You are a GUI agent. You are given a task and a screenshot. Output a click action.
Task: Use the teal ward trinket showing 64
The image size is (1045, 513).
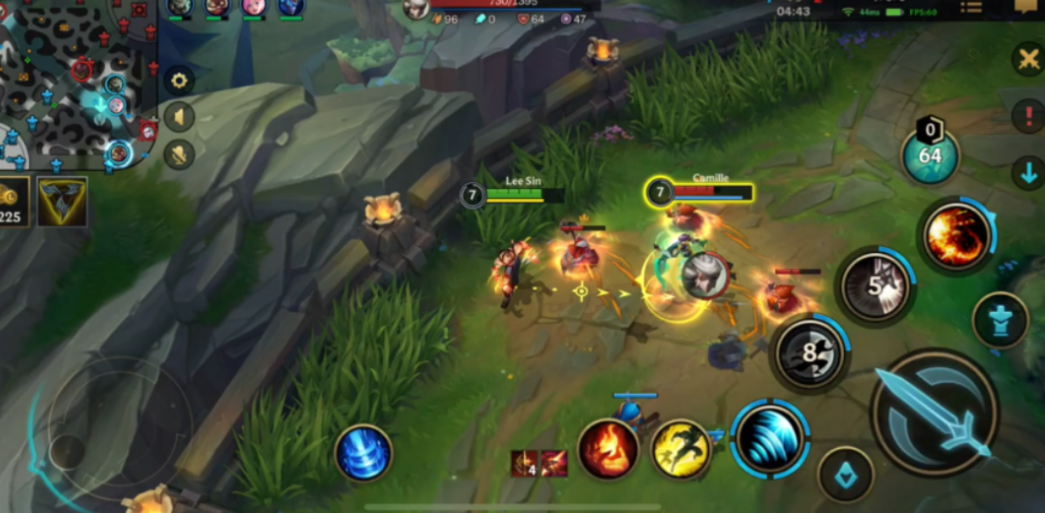point(930,155)
